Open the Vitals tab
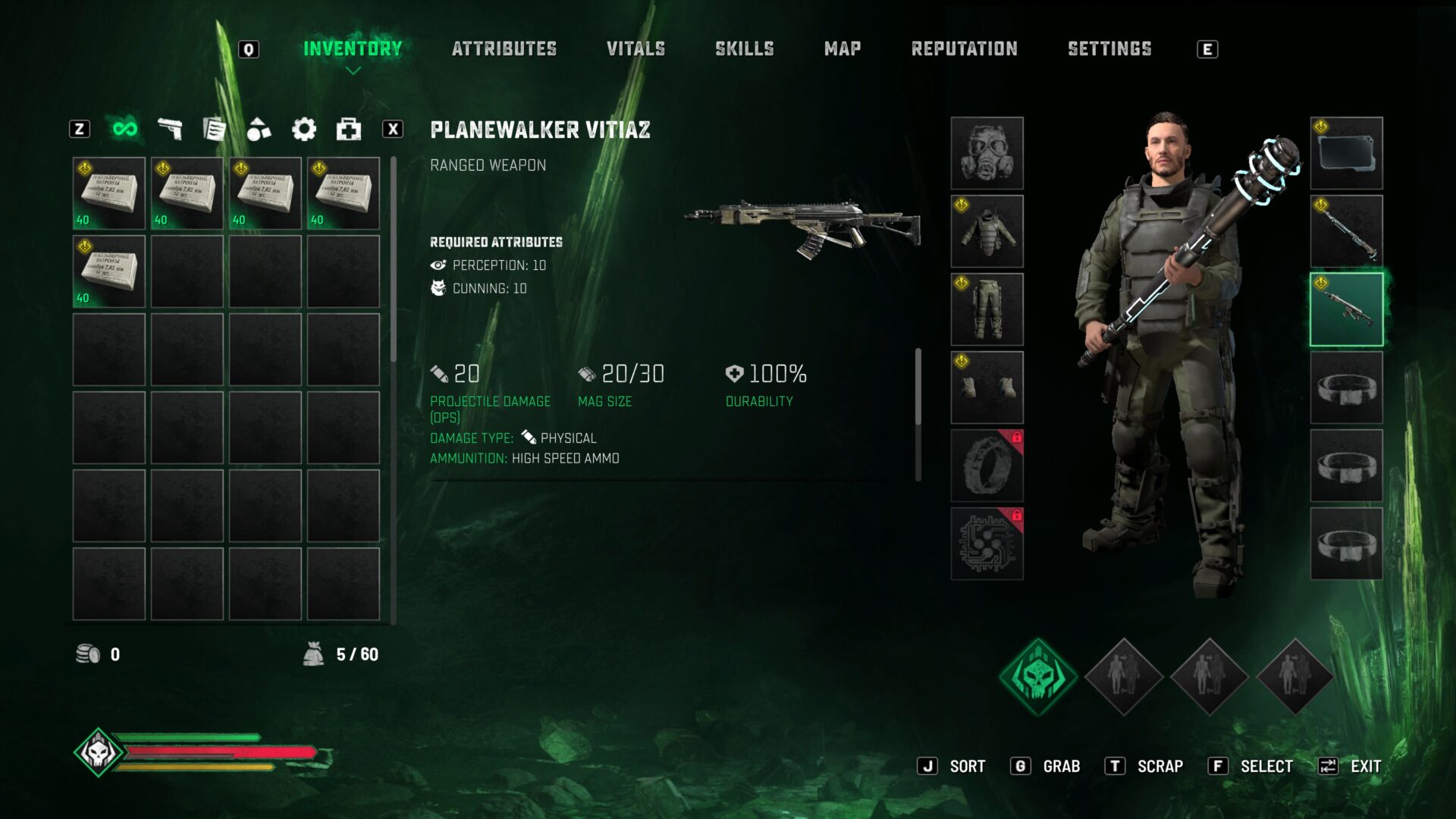This screenshot has width=1456, height=819. tap(635, 49)
